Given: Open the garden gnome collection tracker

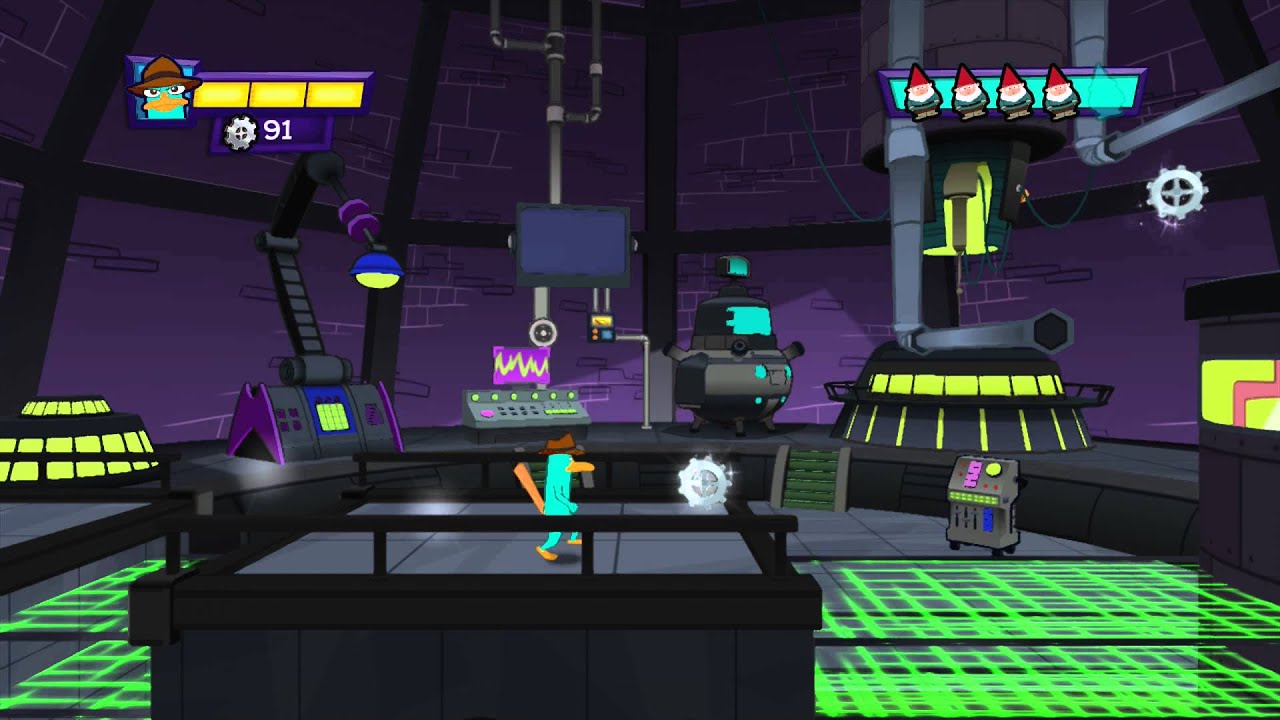Looking at the screenshot, I should point(1011,91).
